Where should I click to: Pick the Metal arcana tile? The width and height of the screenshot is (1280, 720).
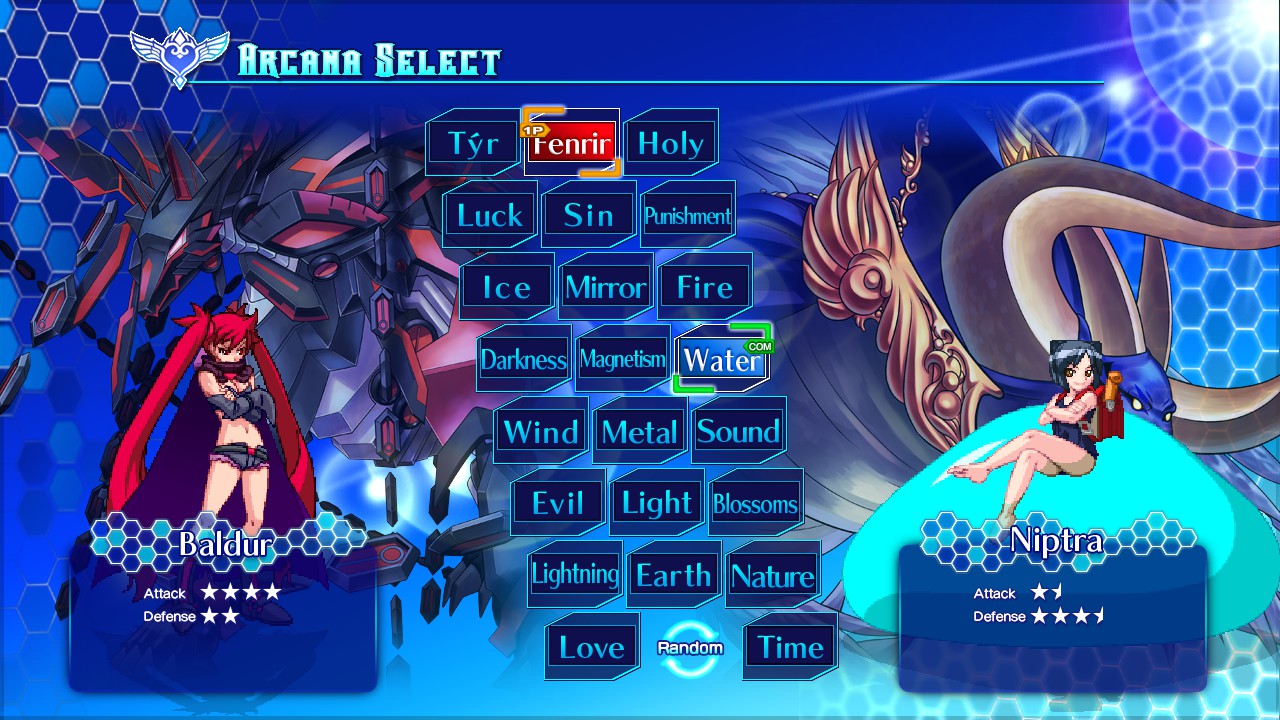coord(640,431)
